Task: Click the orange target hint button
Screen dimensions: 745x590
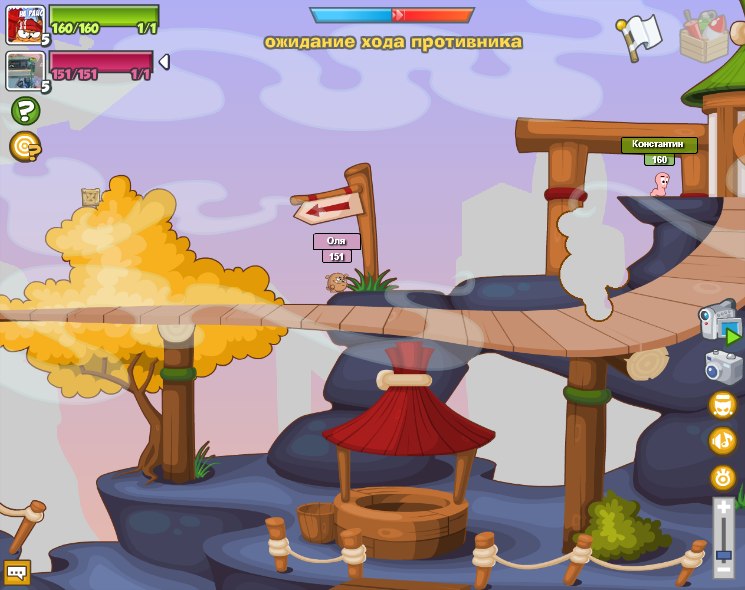Action: pos(25,147)
